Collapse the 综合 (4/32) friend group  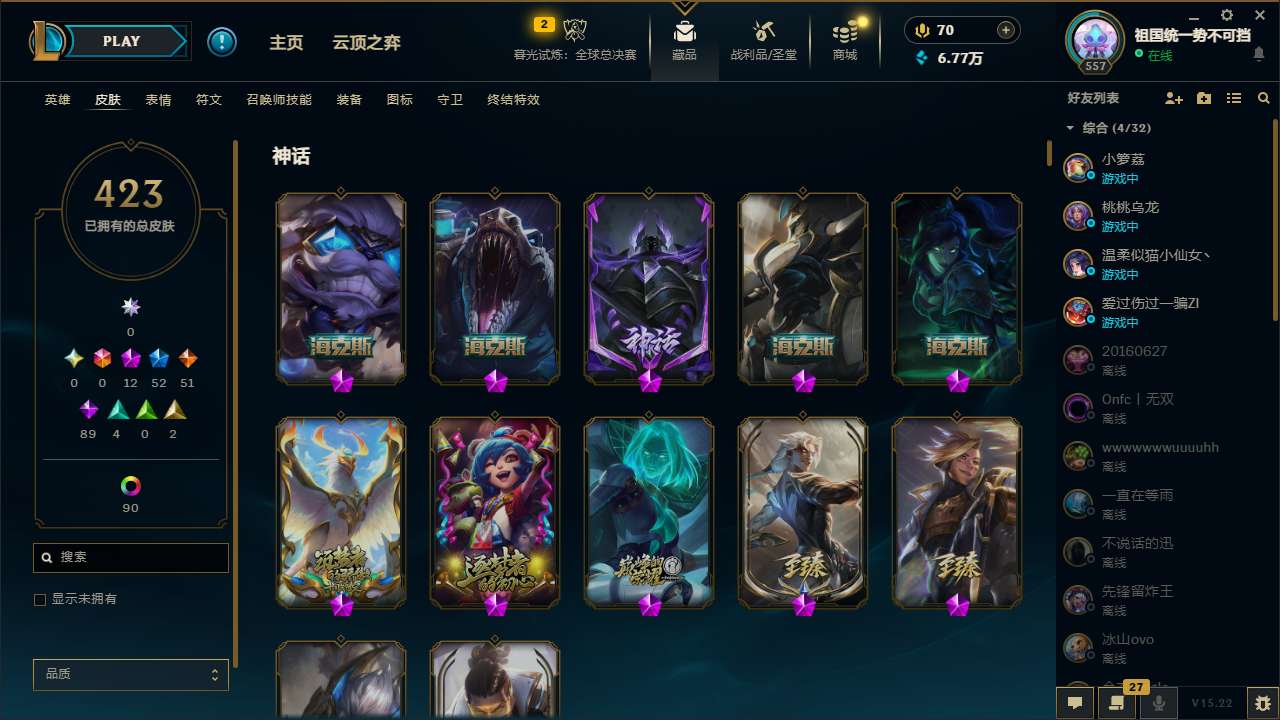1070,128
